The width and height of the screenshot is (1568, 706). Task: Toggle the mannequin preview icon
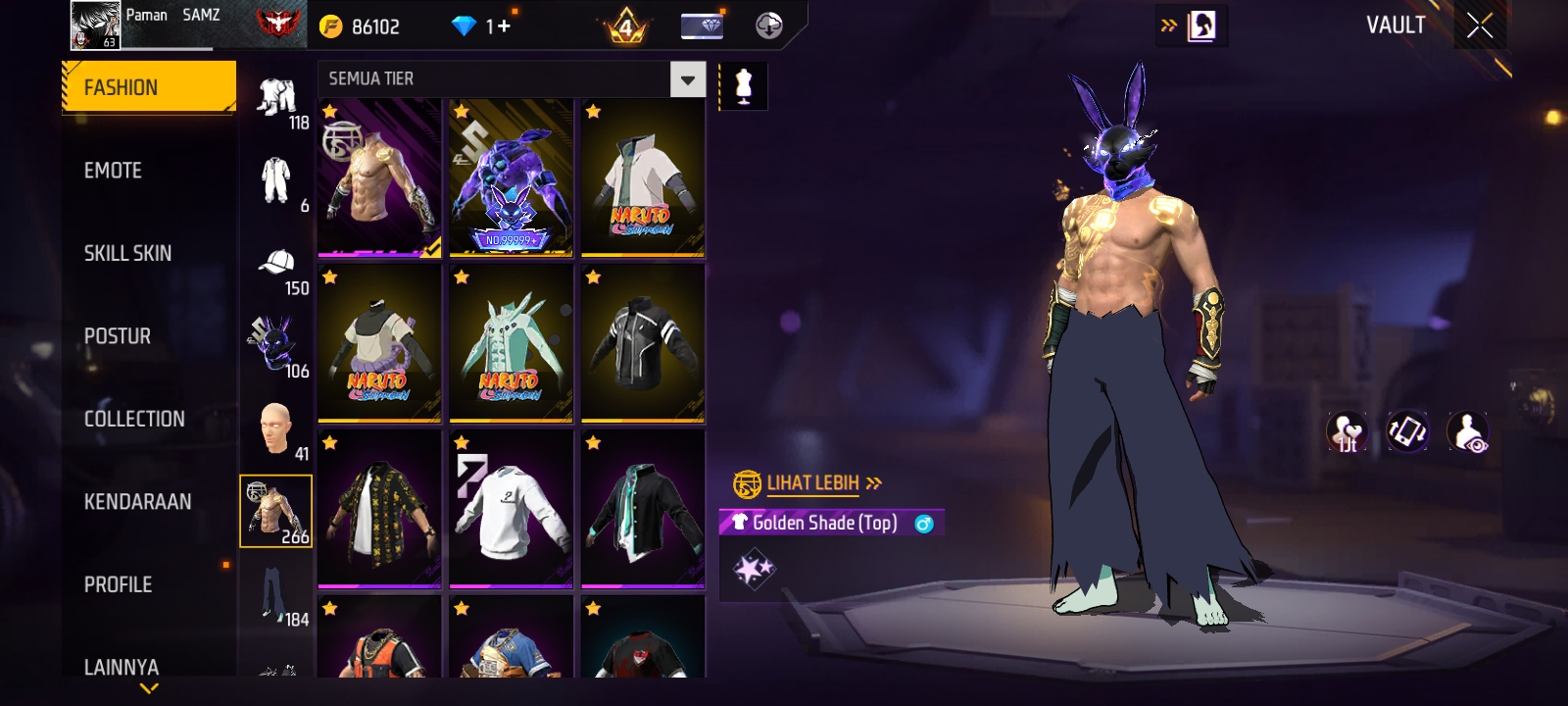(x=743, y=86)
